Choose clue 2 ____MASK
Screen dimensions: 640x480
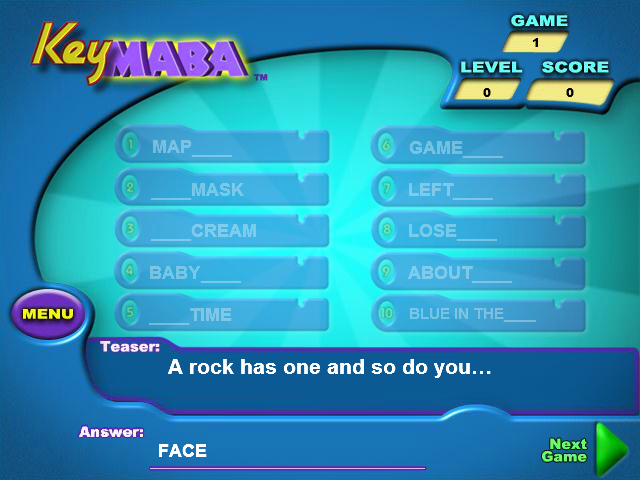pyautogui.click(x=222, y=189)
